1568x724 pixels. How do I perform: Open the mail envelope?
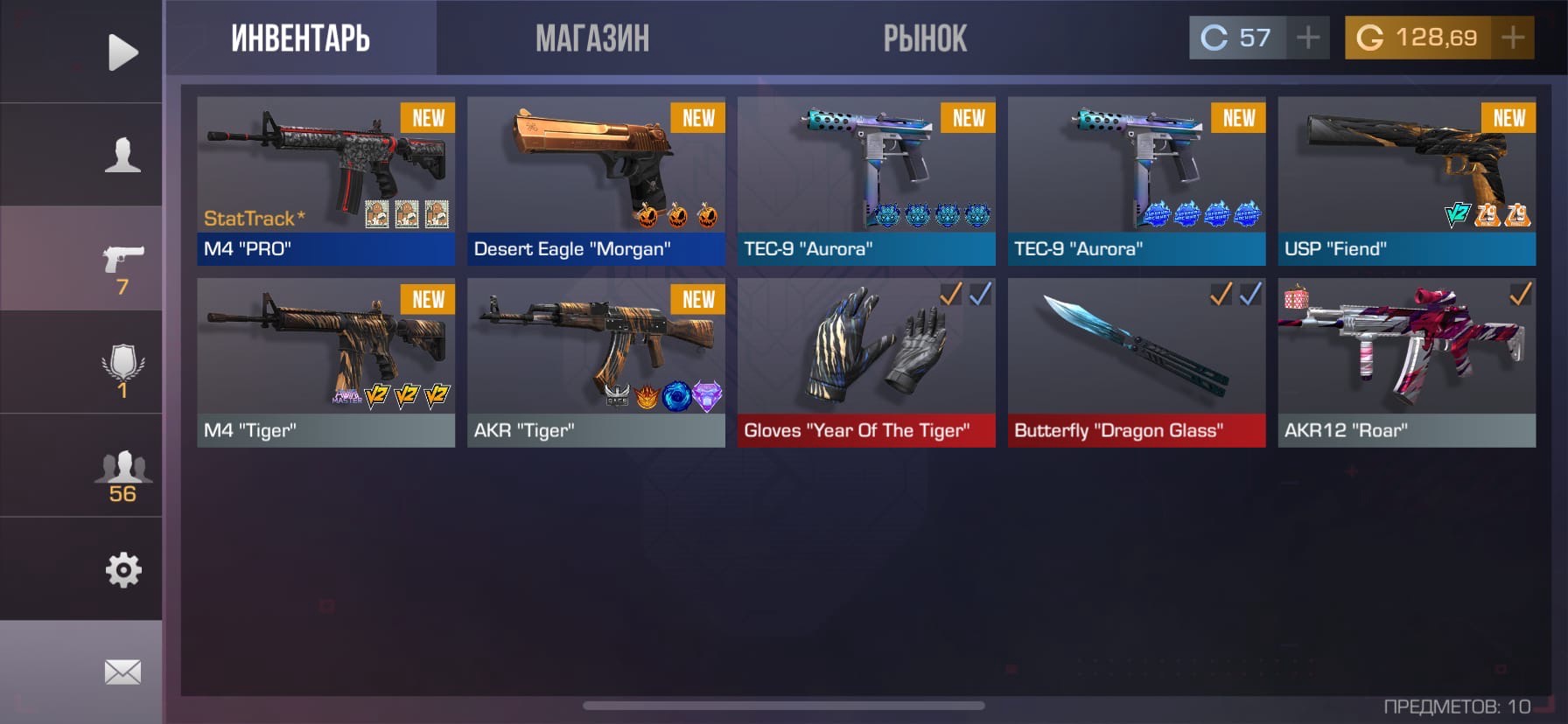tap(122, 672)
